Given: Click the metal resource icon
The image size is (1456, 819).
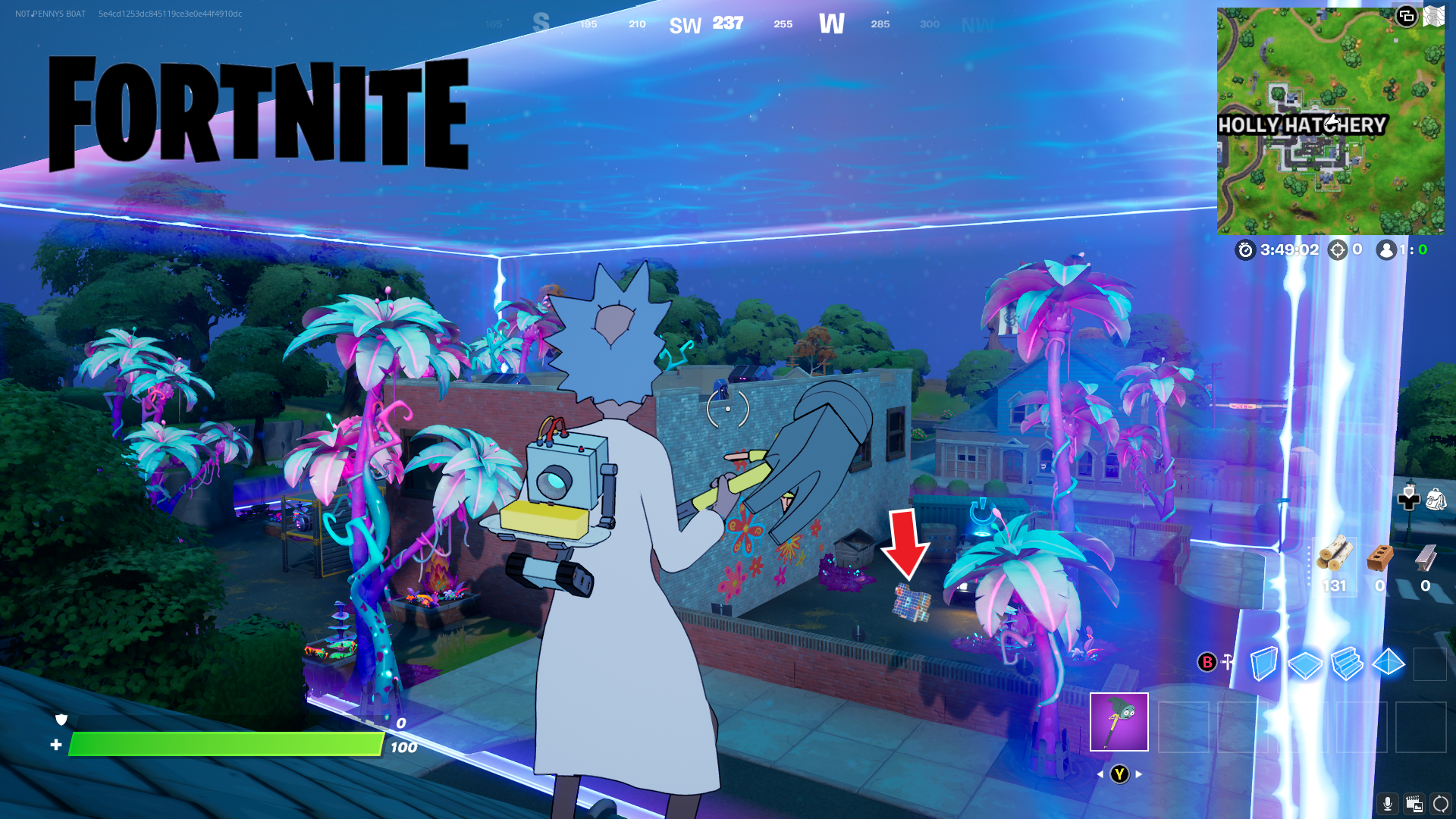Looking at the screenshot, I should 1425,558.
